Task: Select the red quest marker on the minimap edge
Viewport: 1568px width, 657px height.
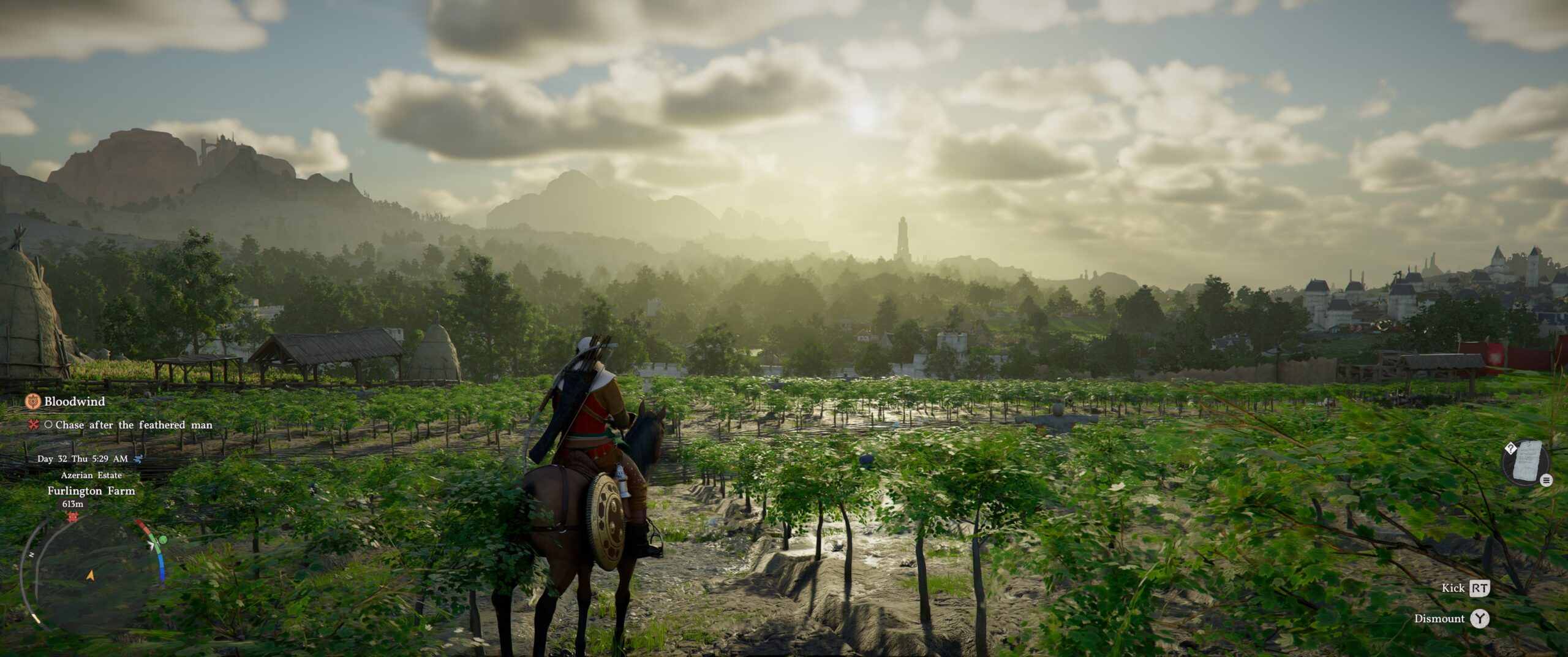Action: (x=73, y=517)
